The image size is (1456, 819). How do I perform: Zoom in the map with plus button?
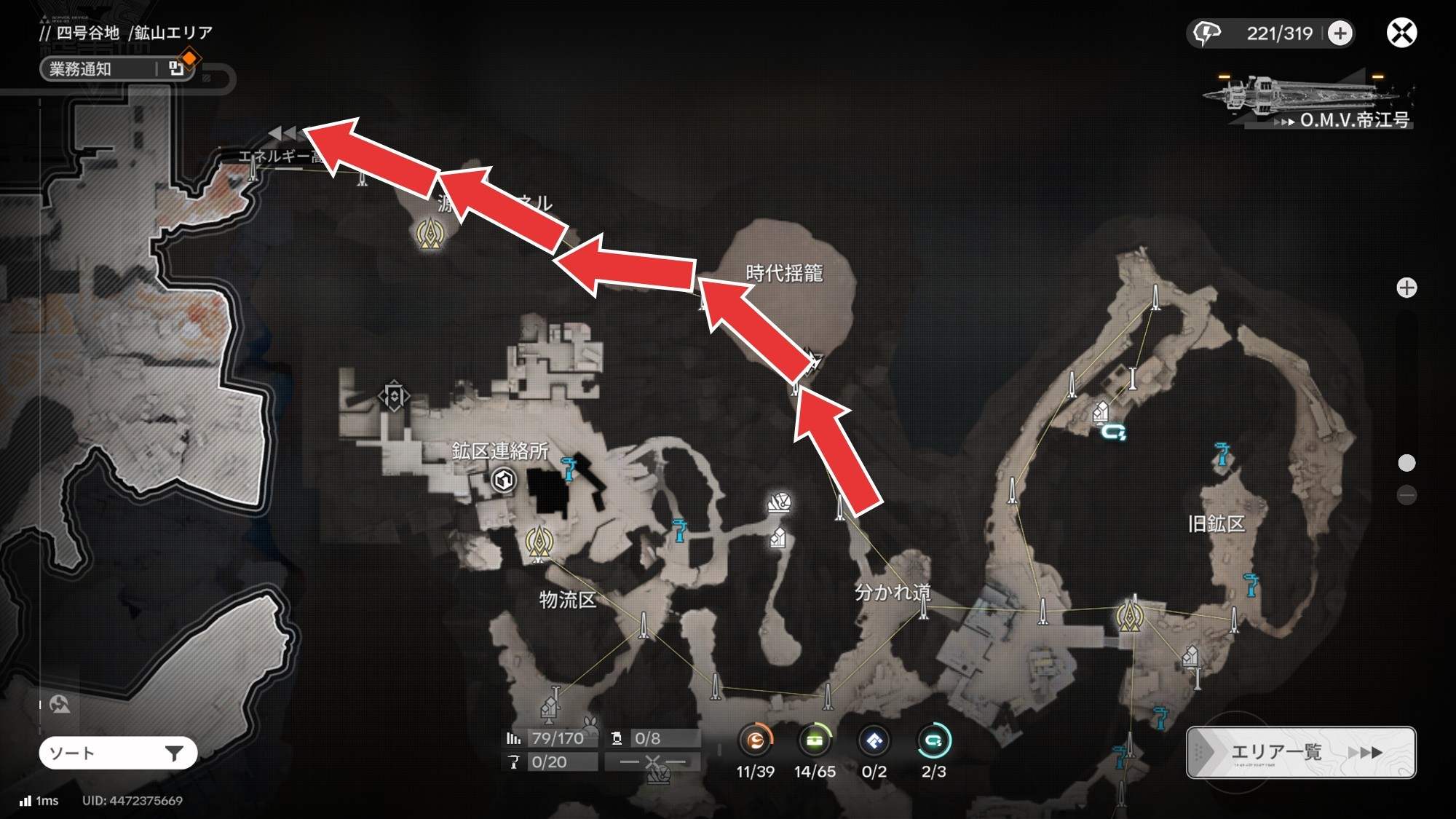click(1406, 288)
